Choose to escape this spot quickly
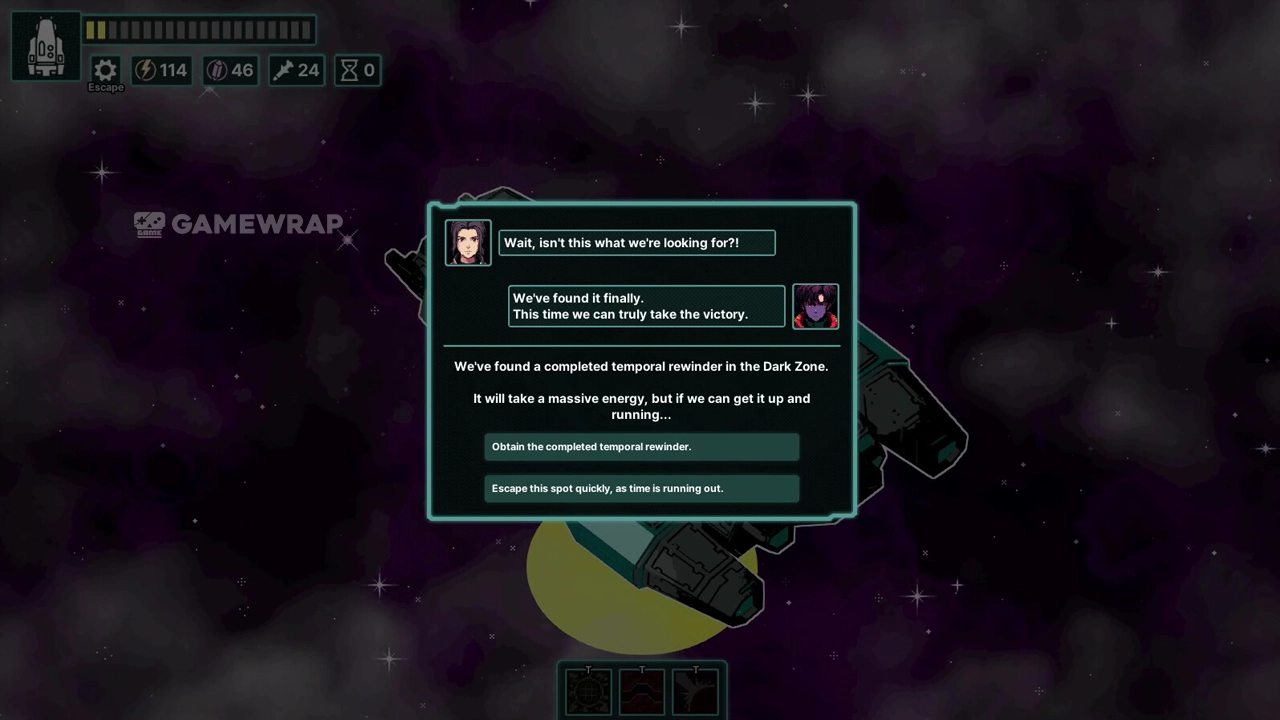Screen dimensions: 1280x720 pyautogui.click(x=641, y=489)
